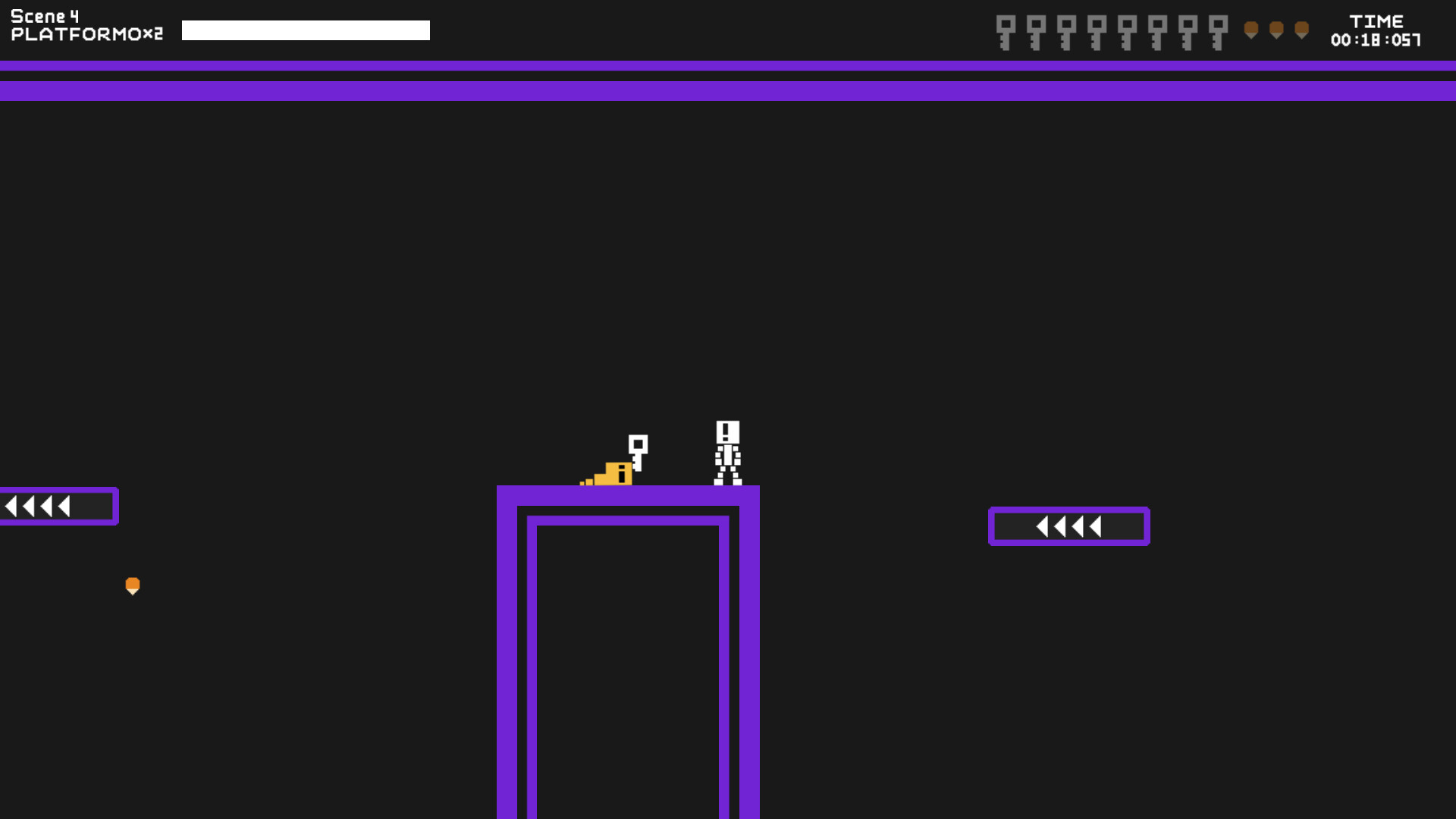The height and width of the screenshot is (819, 1456).
Task: Click the first orange collectible icon in HUD
Action: click(x=1251, y=30)
